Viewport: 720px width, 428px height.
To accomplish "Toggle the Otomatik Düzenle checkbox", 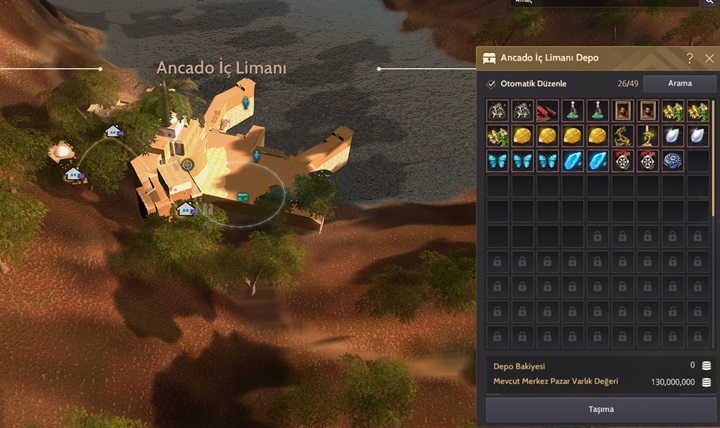I will [491, 84].
